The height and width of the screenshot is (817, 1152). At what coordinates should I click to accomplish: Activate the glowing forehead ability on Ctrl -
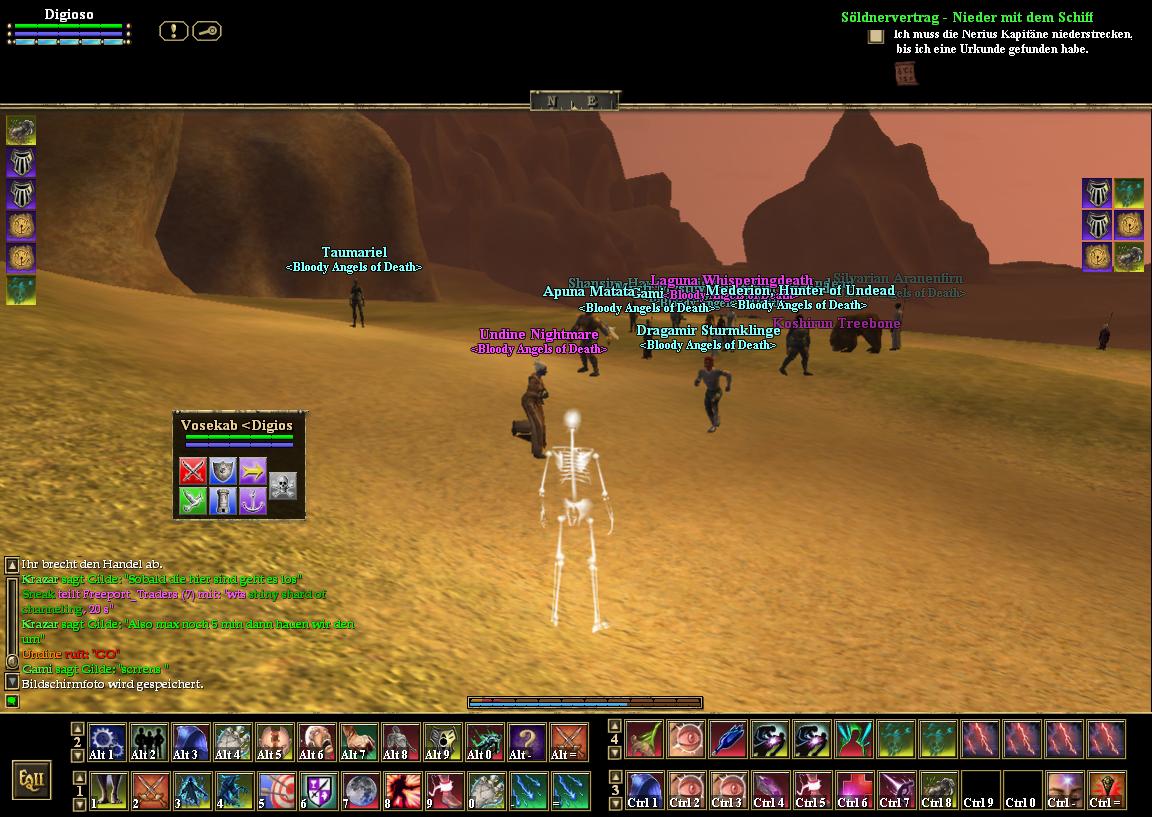1063,790
